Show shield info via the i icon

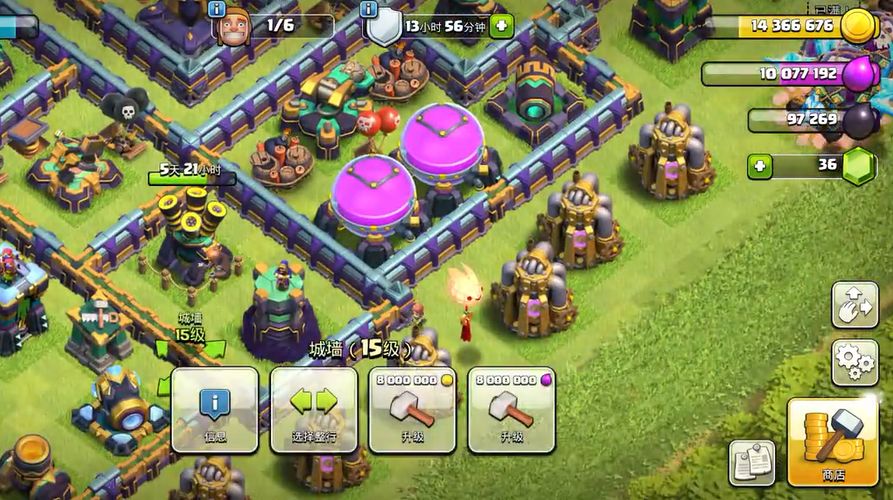point(369,9)
